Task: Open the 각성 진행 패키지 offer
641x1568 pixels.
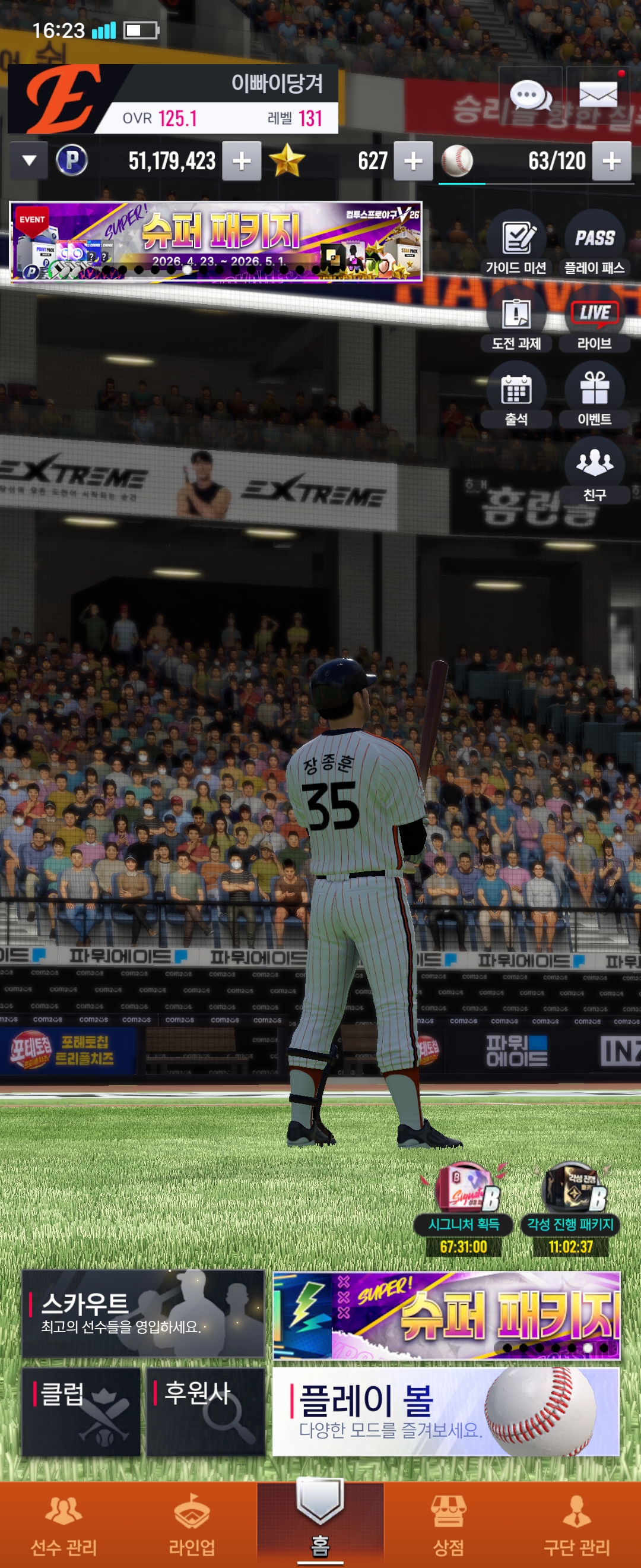Action: pos(570,1210)
